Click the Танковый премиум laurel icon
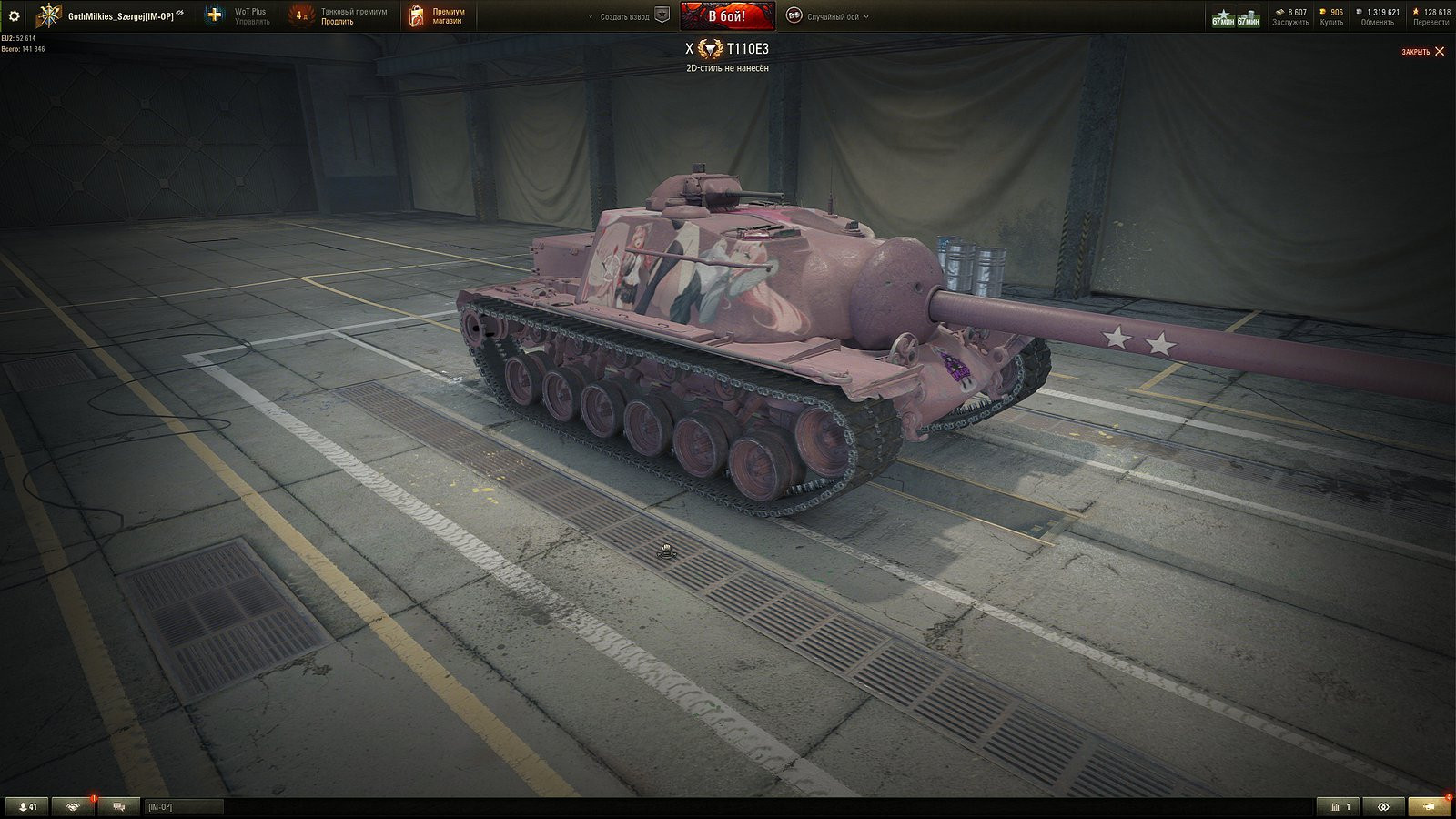The width and height of the screenshot is (1456, 819). tap(300, 15)
